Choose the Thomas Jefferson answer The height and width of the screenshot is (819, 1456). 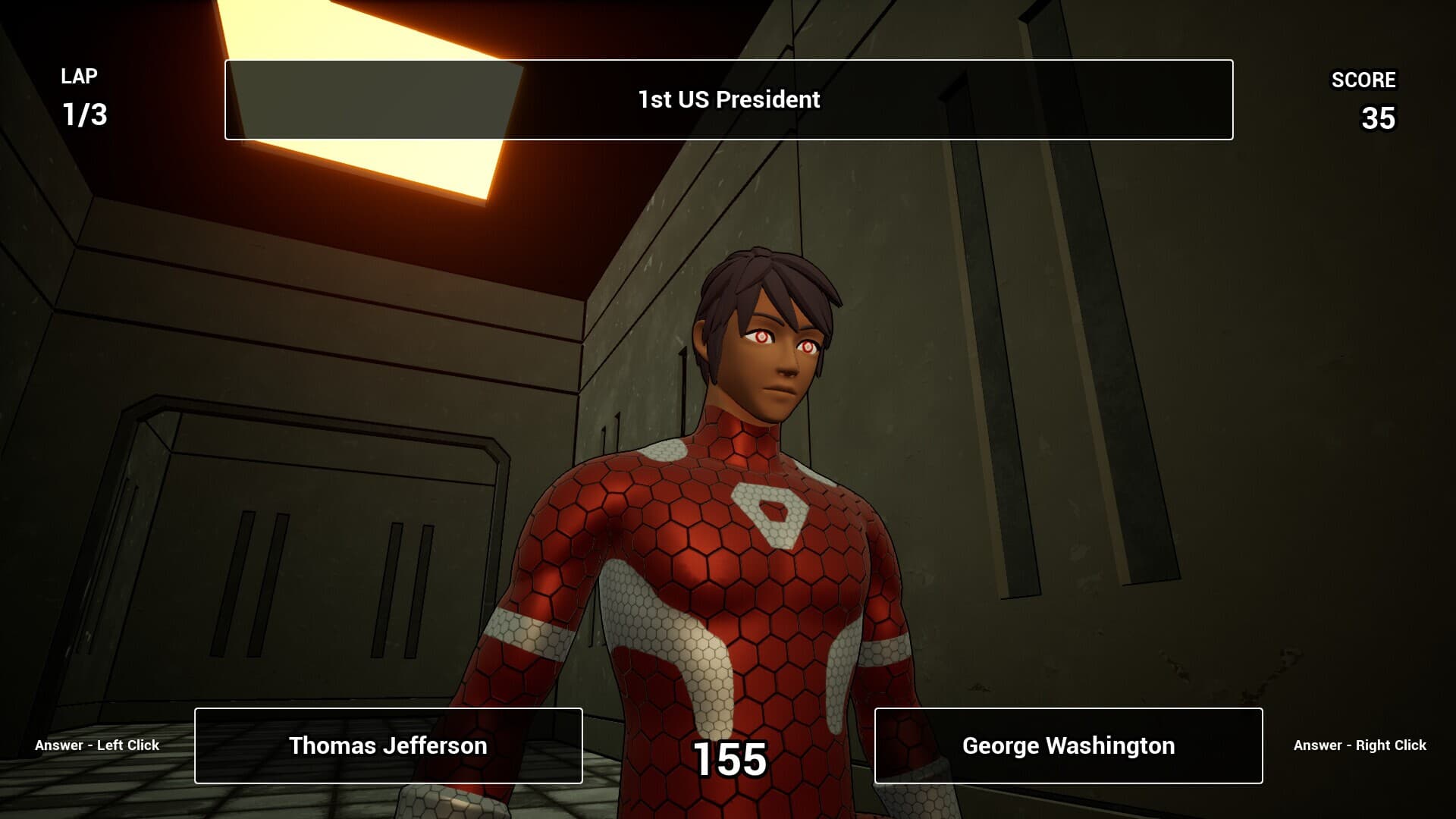click(x=388, y=745)
